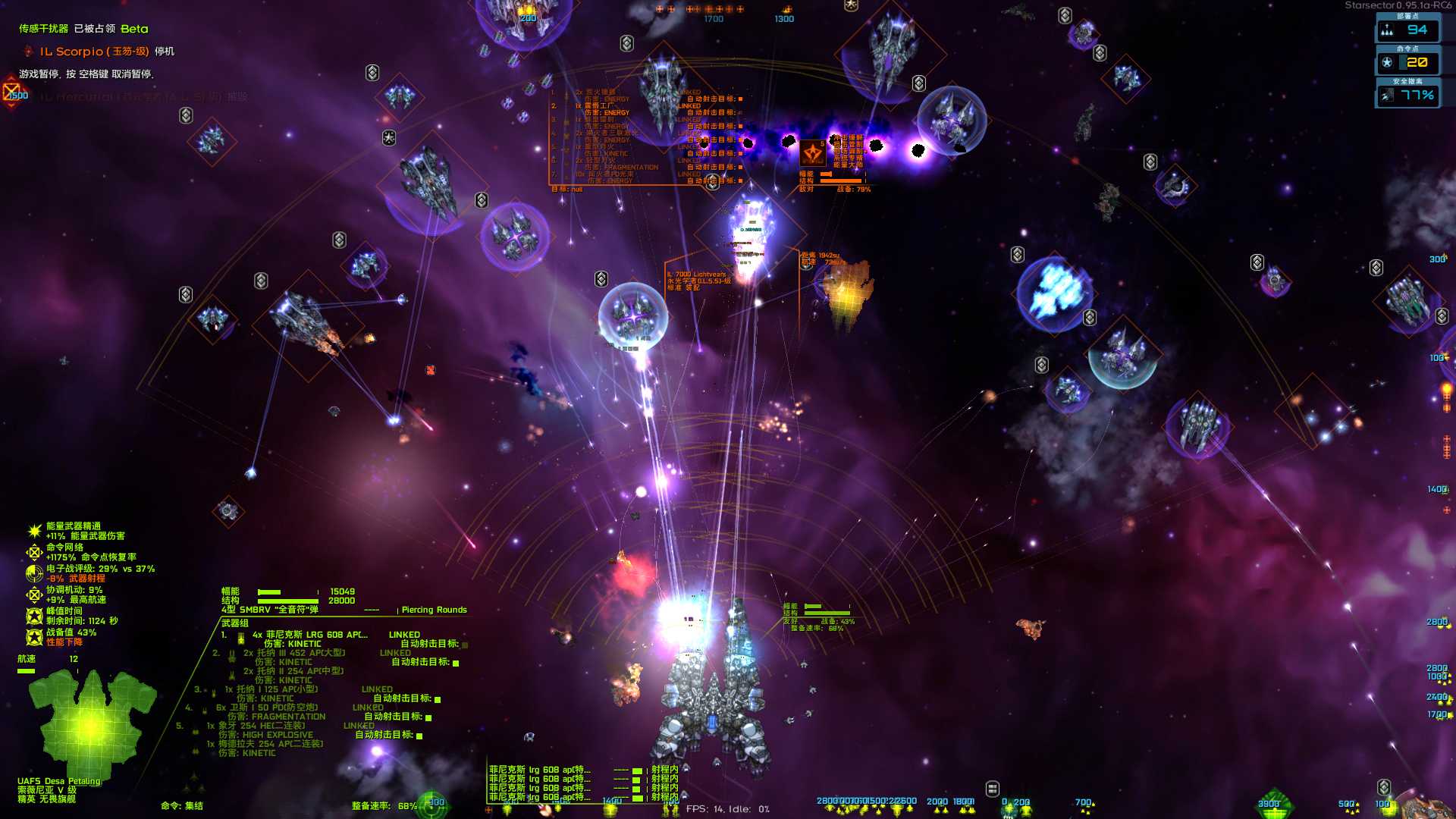
Task: Toggle LINKED mode on weapon group 3
Action: coord(377,689)
